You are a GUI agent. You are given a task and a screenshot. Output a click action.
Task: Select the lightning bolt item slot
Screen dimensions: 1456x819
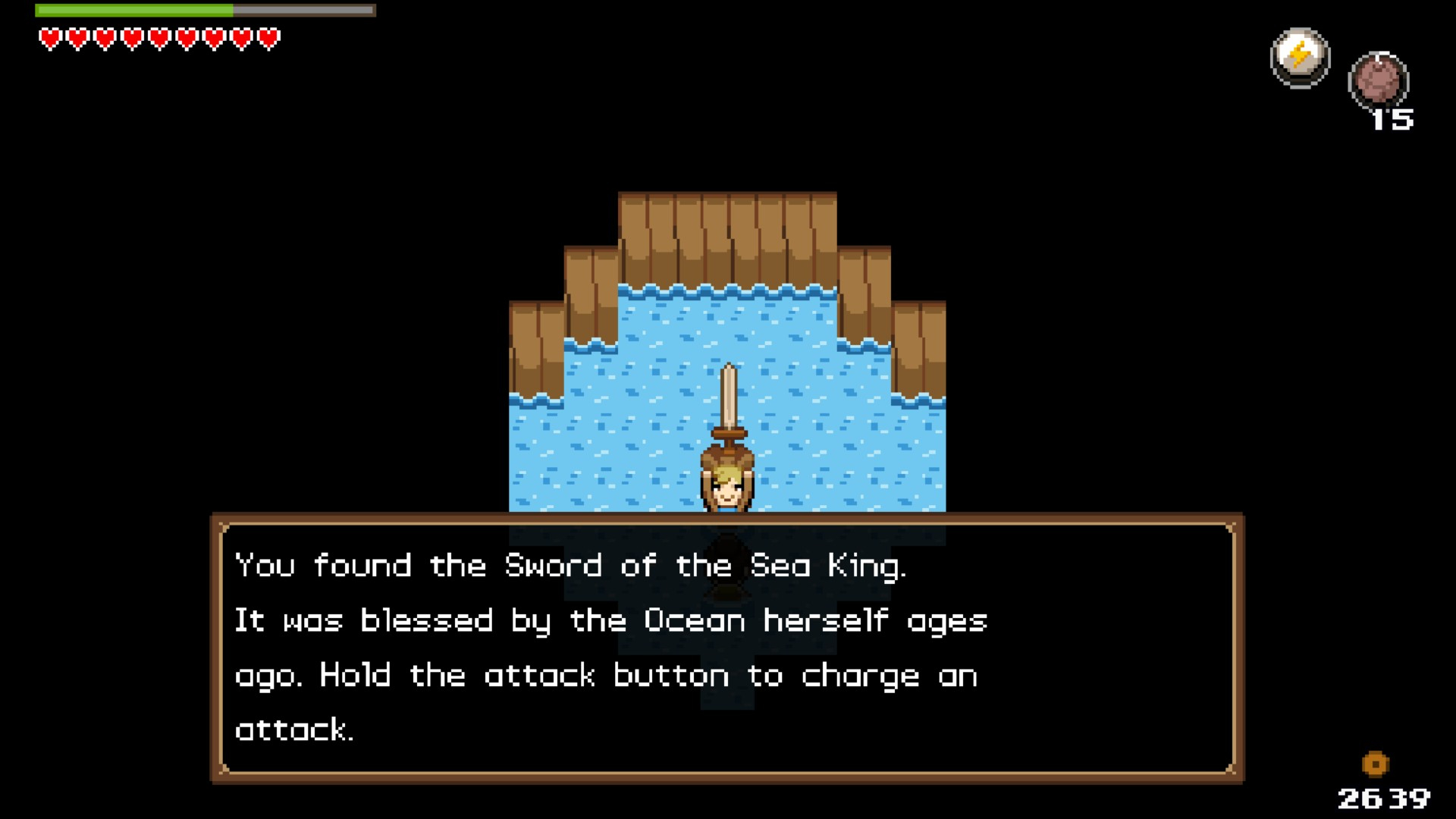tap(1300, 58)
